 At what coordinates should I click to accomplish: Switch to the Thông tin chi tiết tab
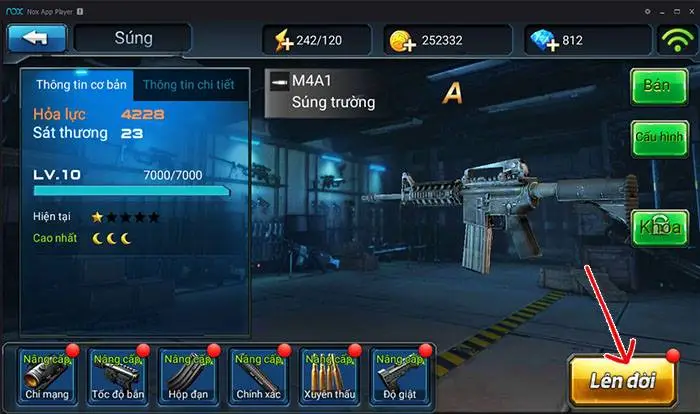(189, 85)
